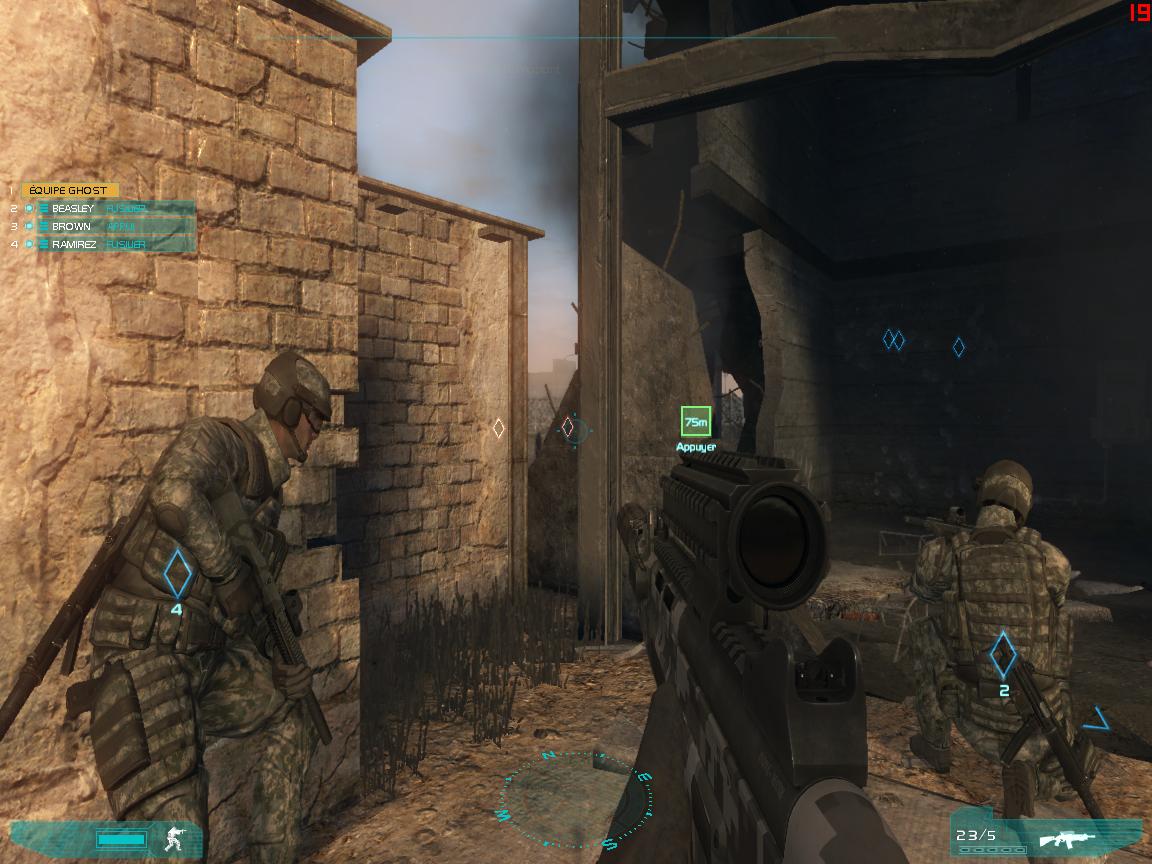Select the teammate diamond marker numbered 4
The image size is (1152, 864).
177,571
